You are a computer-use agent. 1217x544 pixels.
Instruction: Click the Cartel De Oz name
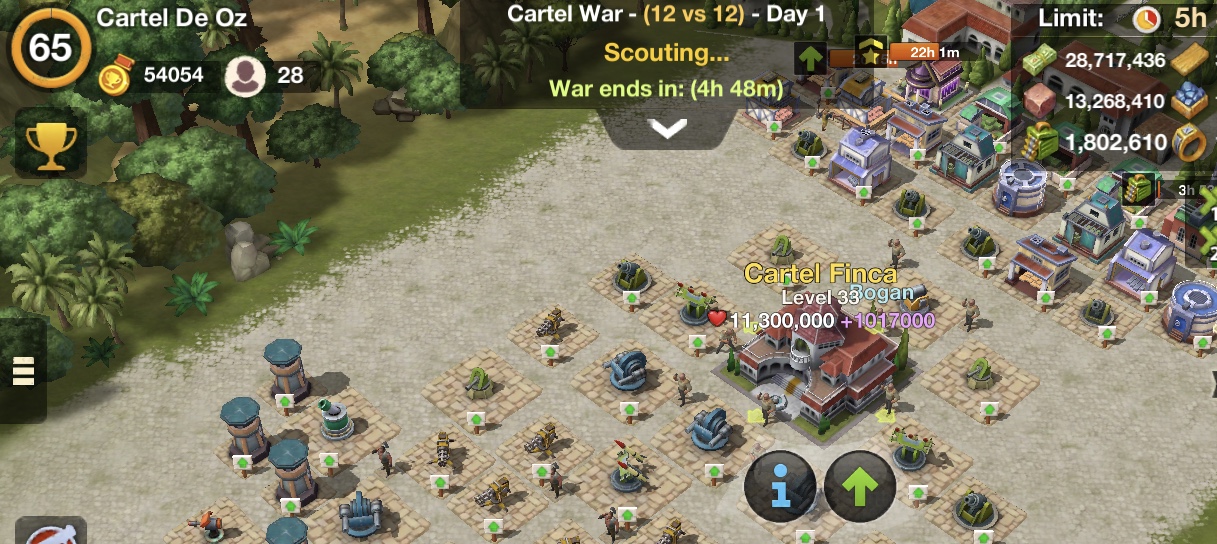point(172,18)
